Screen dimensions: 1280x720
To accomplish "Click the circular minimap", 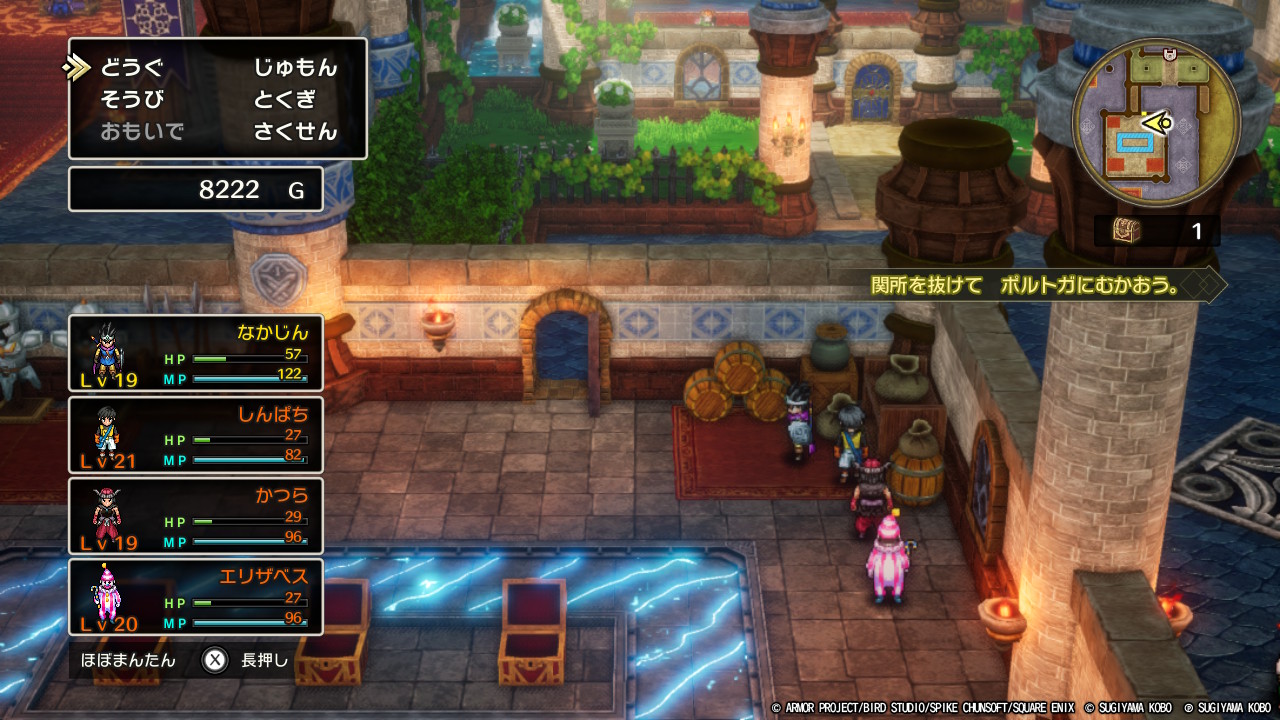I will pyautogui.click(x=1156, y=124).
